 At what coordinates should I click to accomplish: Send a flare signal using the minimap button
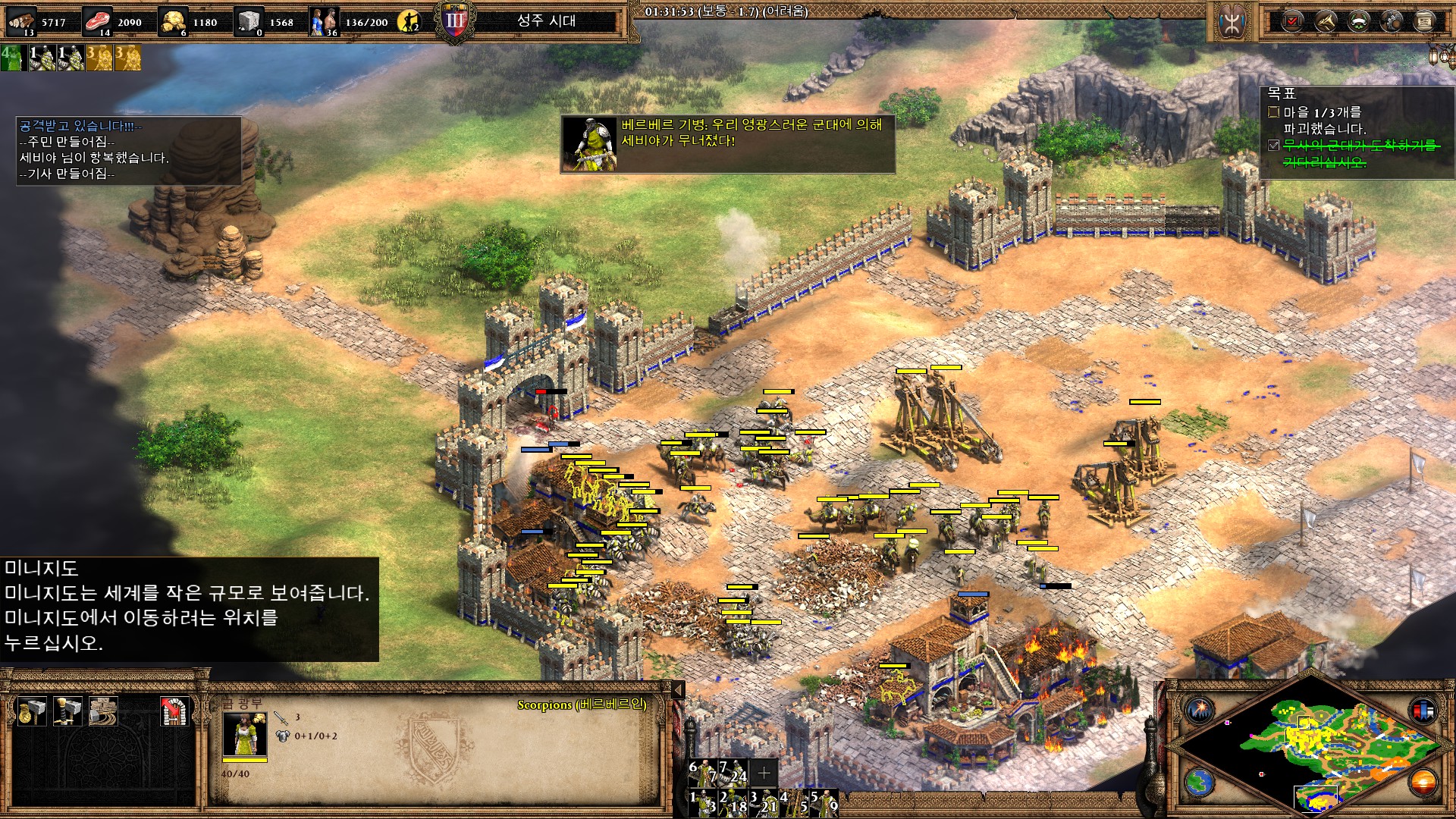pyautogui.click(x=1200, y=711)
